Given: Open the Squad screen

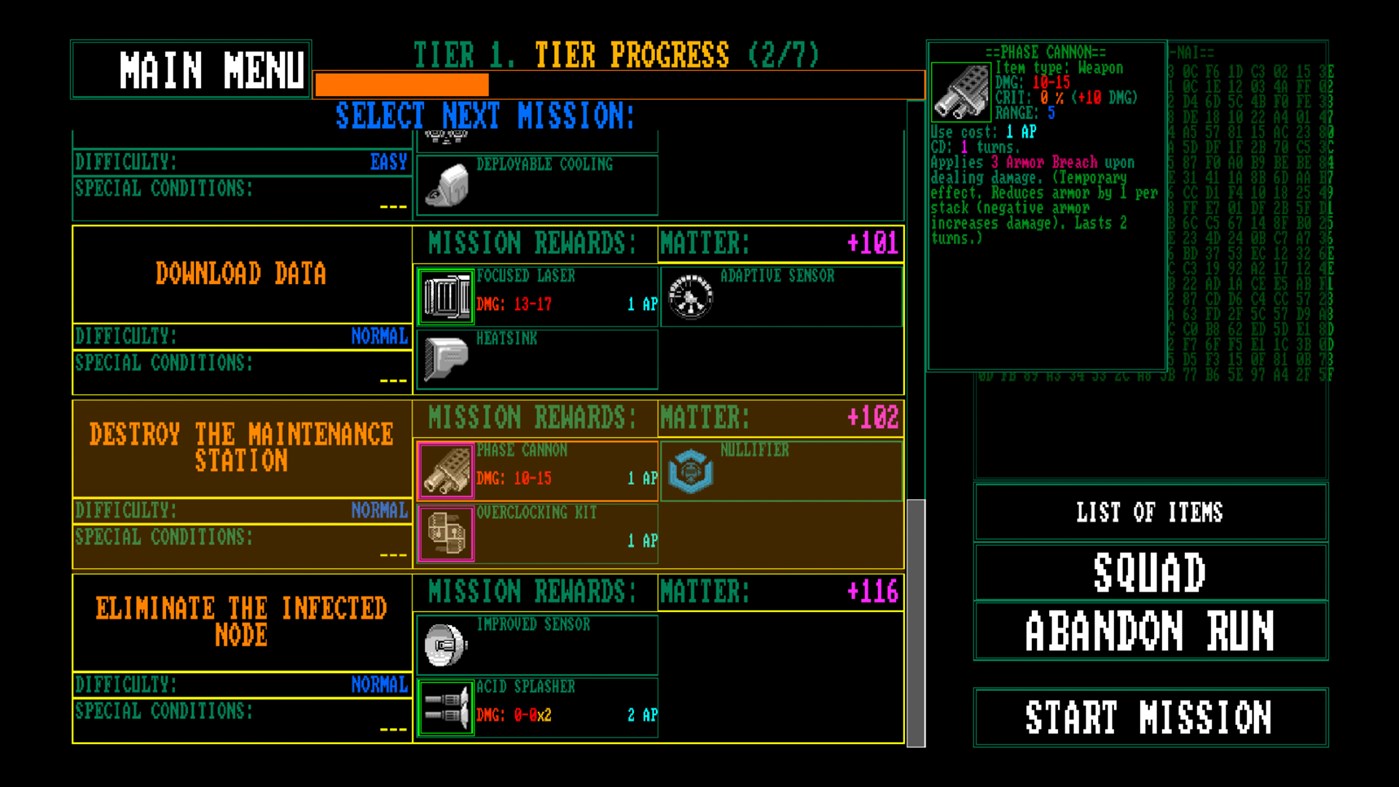Looking at the screenshot, I should pyautogui.click(x=1149, y=573).
